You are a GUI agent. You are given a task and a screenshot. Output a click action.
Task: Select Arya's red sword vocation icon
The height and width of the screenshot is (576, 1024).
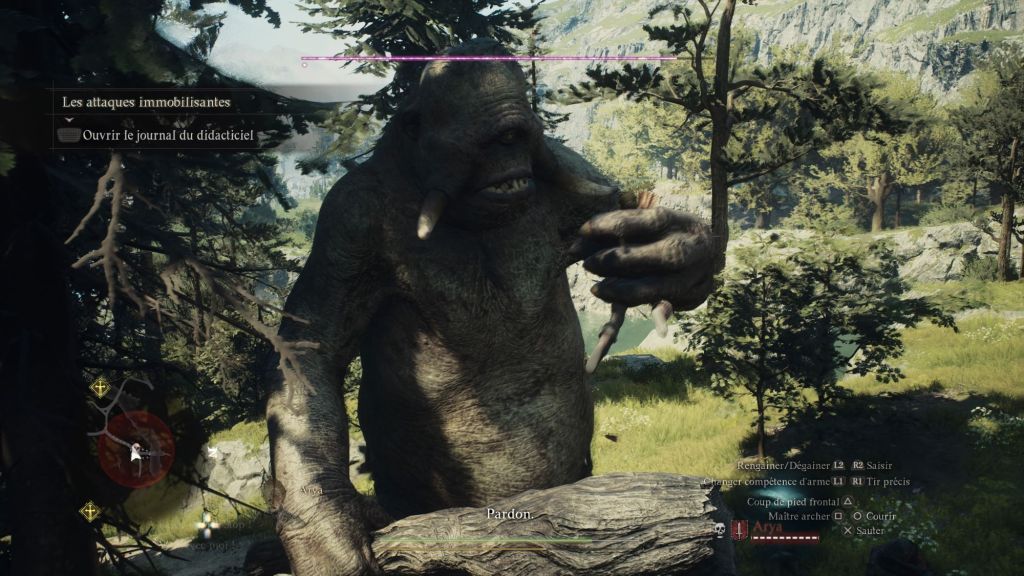(740, 530)
